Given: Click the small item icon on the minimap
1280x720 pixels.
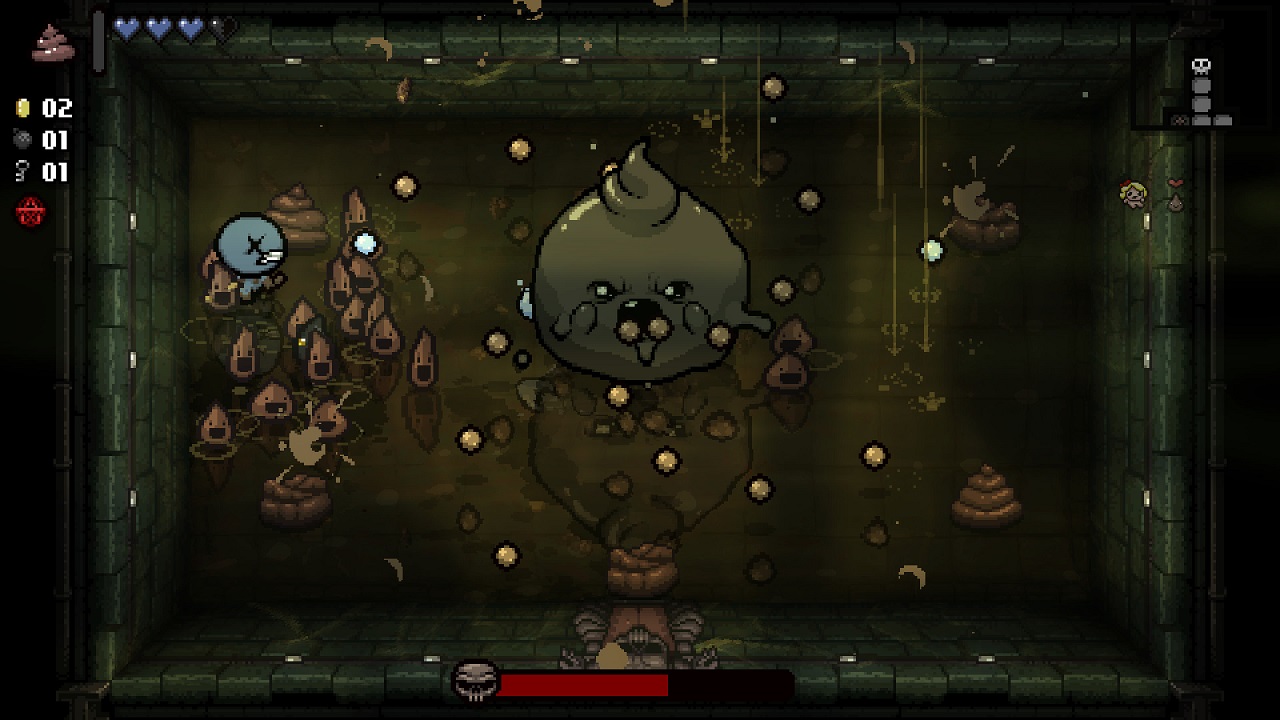Looking at the screenshot, I should point(1180,120).
